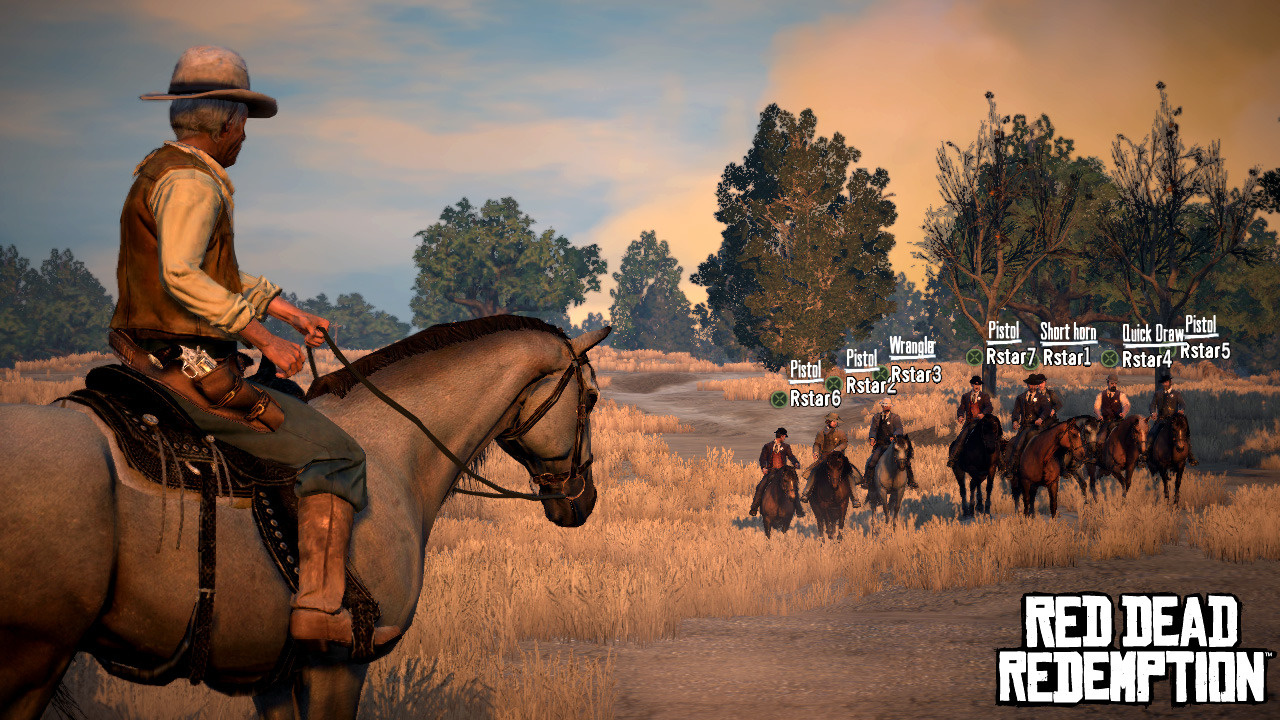Choose the Rstar3 Wrangler name tag

pos(915,374)
